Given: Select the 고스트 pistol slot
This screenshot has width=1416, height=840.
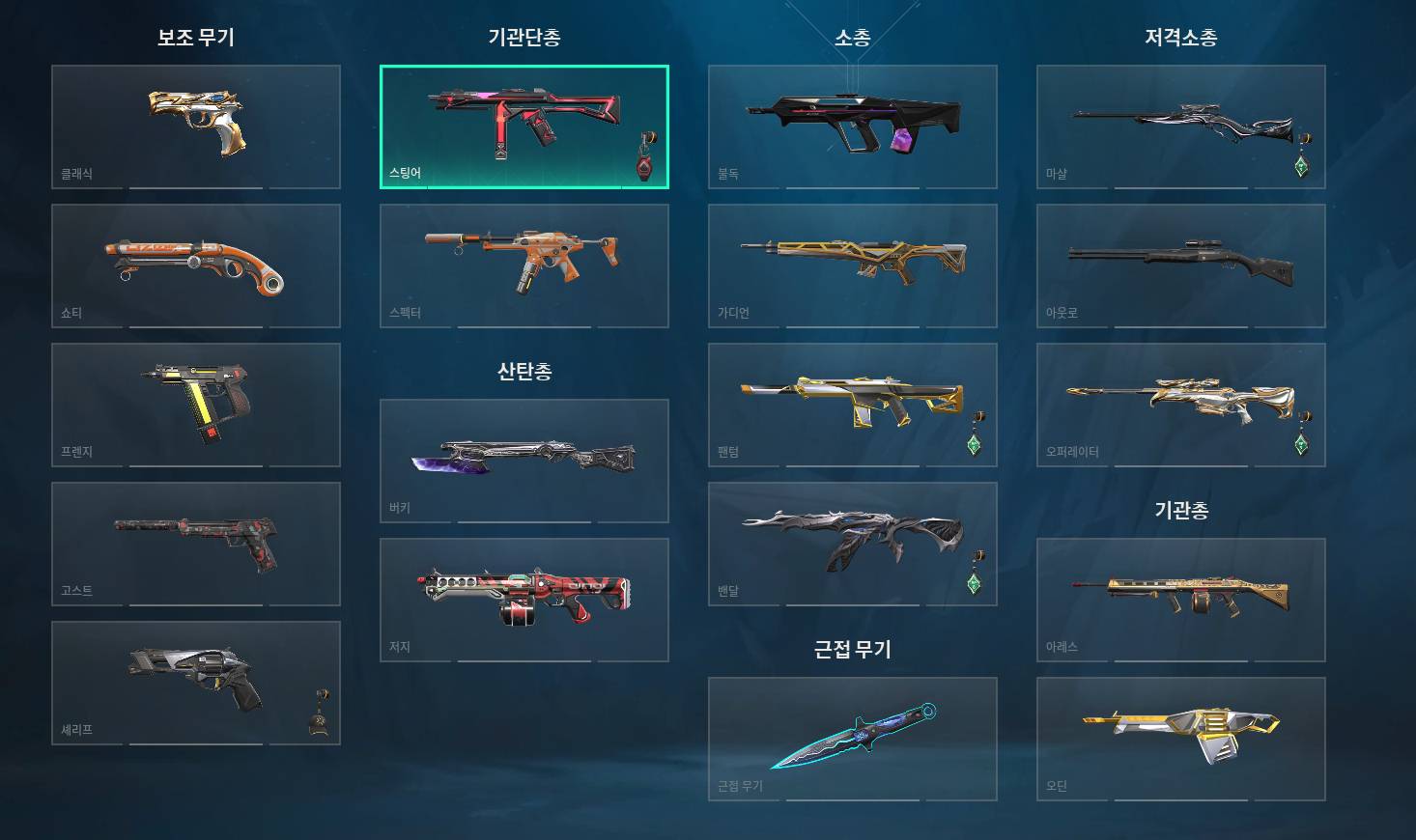Looking at the screenshot, I should (196, 544).
